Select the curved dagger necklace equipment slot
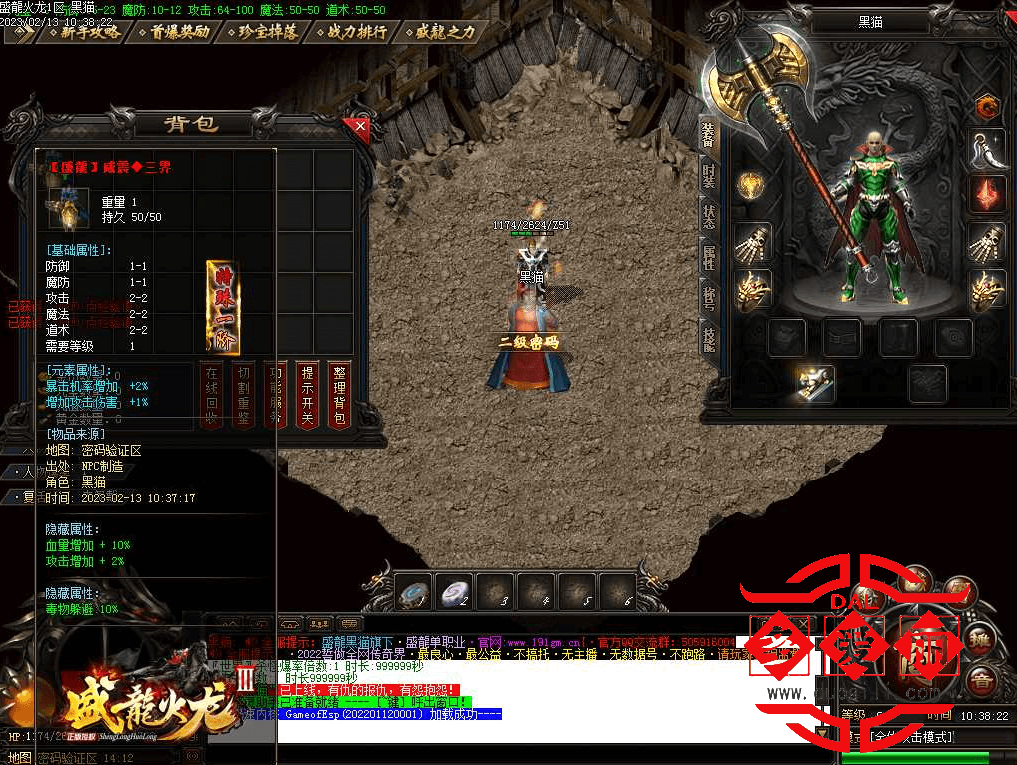This screenshot has height=765, width=1017. tap(988, 149)
